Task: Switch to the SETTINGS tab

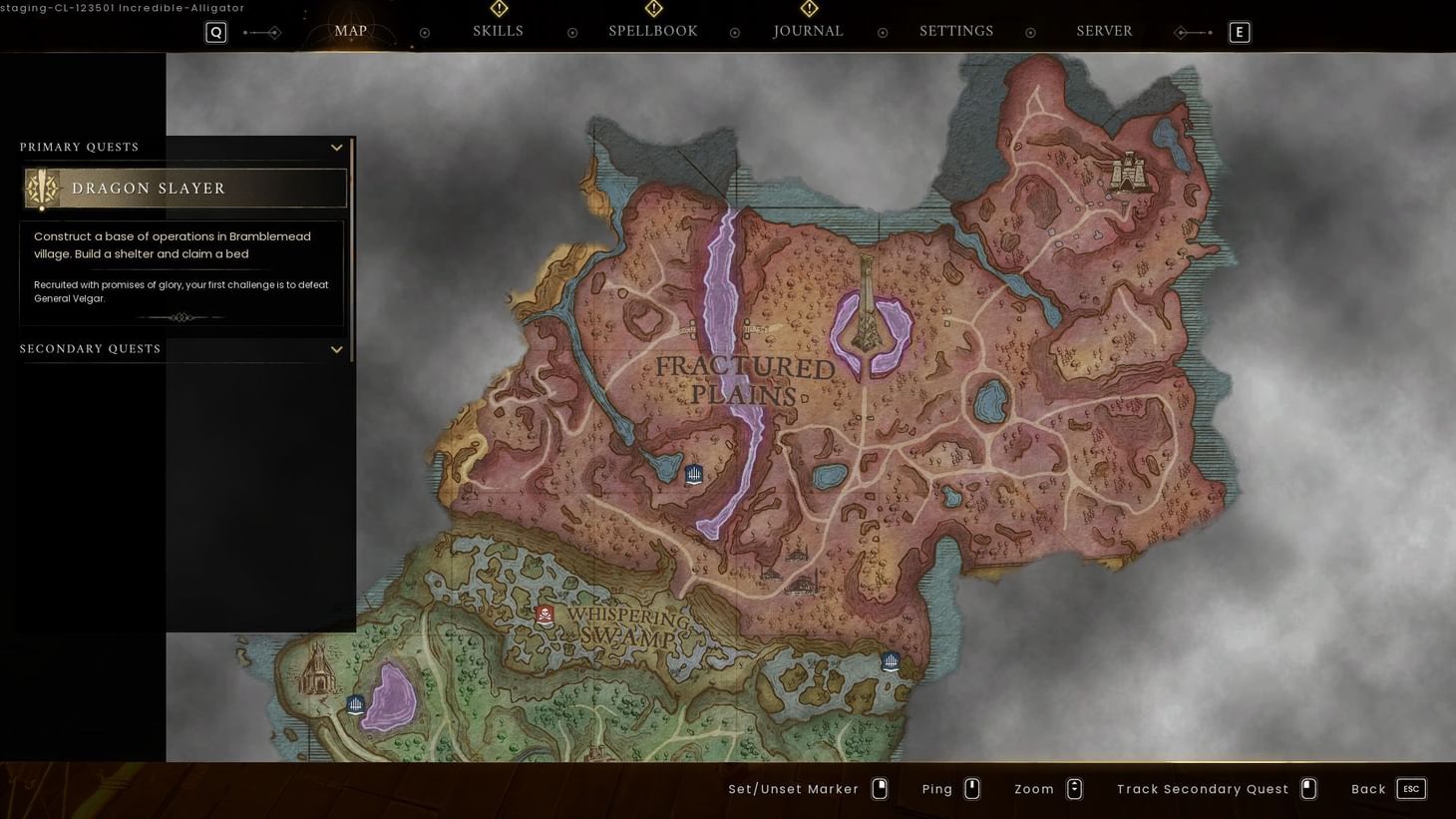Action: (955, 31)
